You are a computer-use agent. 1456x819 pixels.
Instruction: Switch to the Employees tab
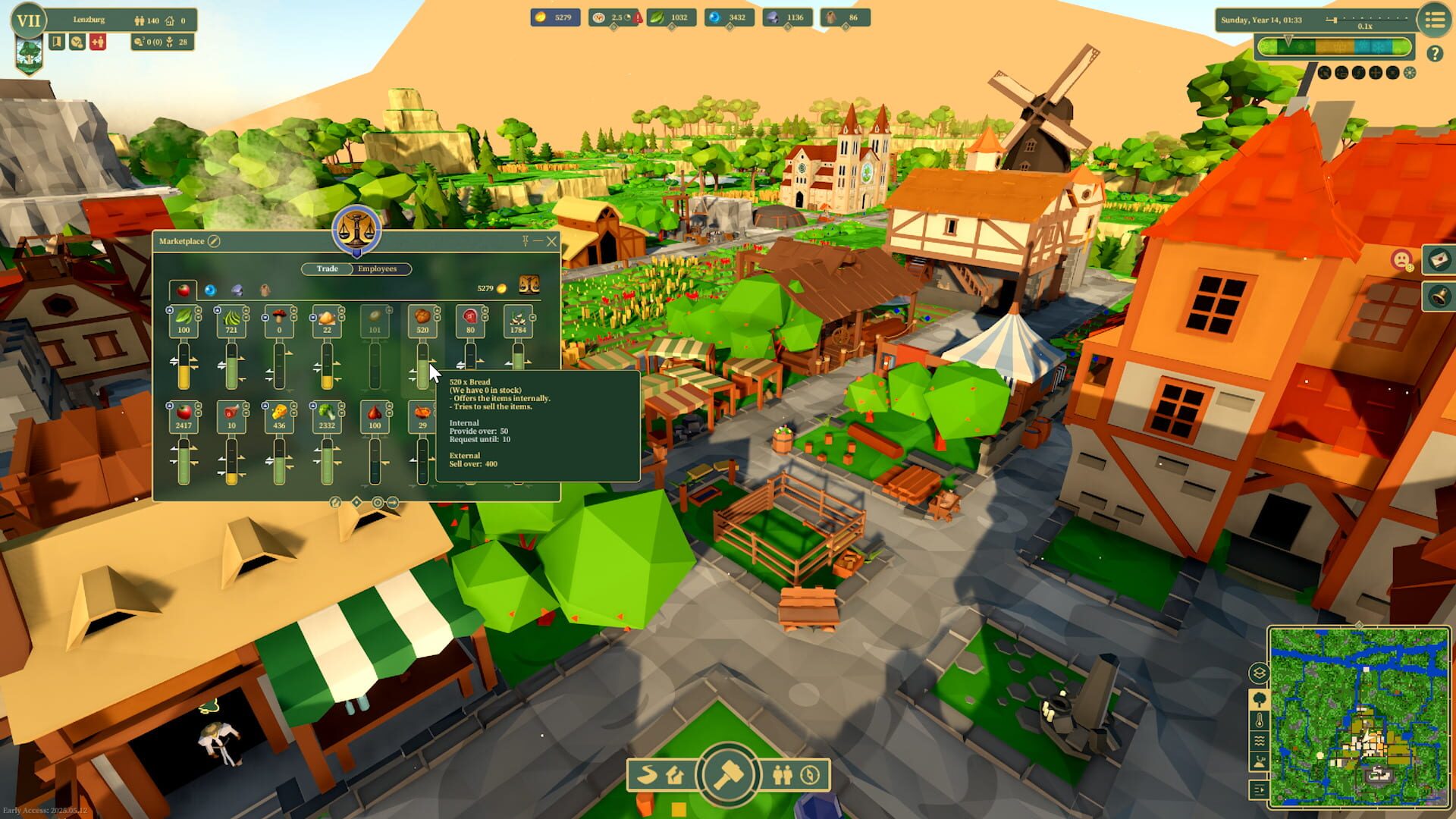tap(377, 268)
